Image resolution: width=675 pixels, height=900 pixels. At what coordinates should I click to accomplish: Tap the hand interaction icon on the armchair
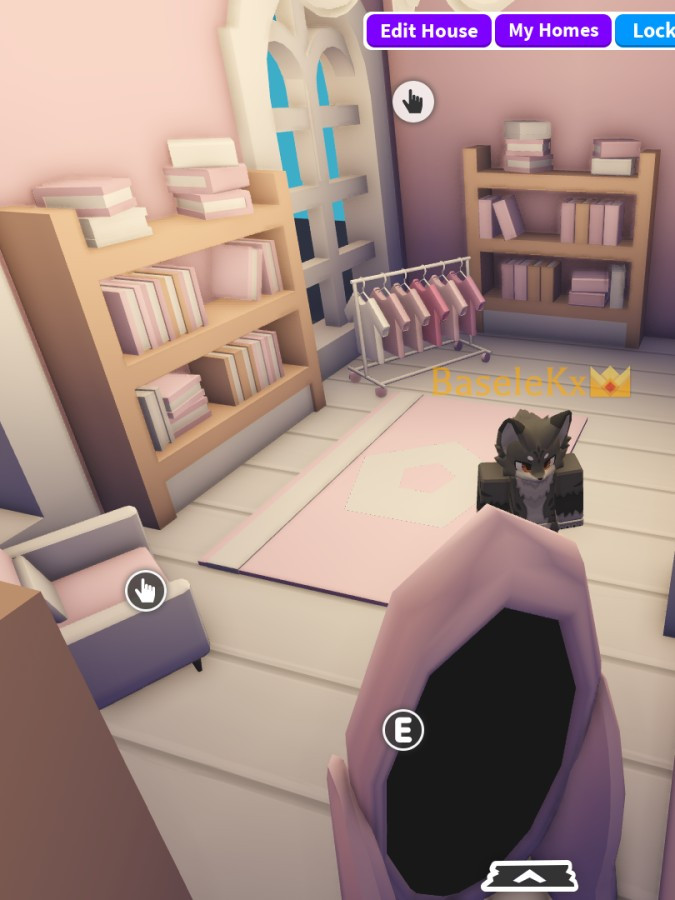pyautogui.click(x=145, y=591)
